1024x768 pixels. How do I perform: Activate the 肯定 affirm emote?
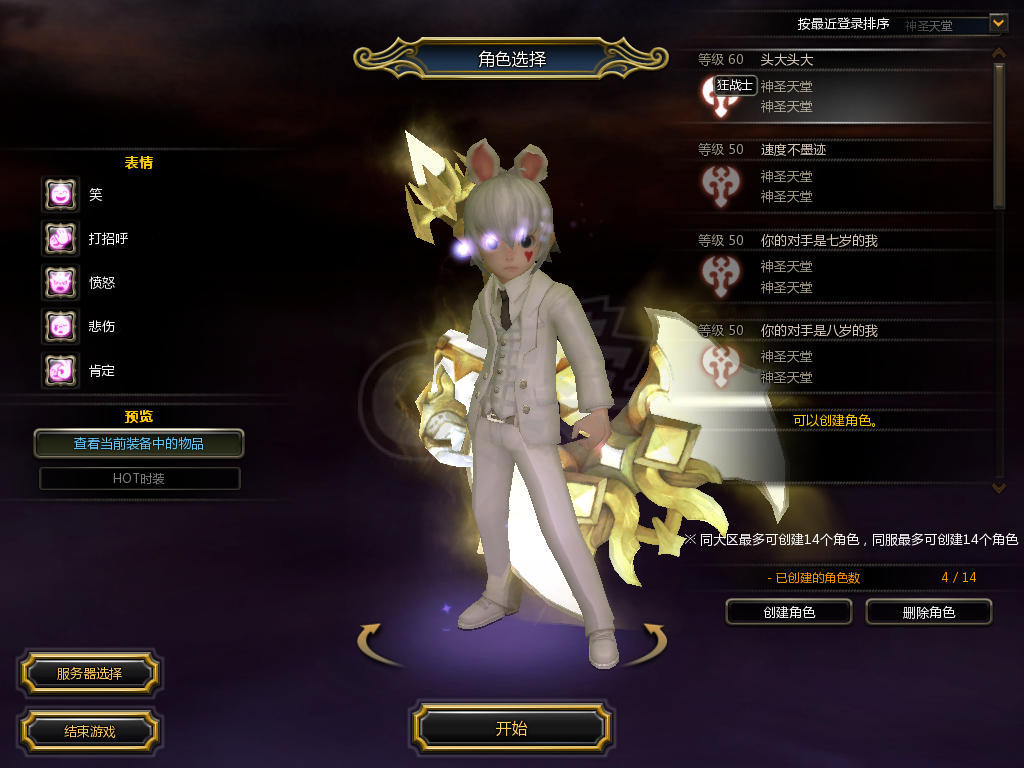click(60, 370)
